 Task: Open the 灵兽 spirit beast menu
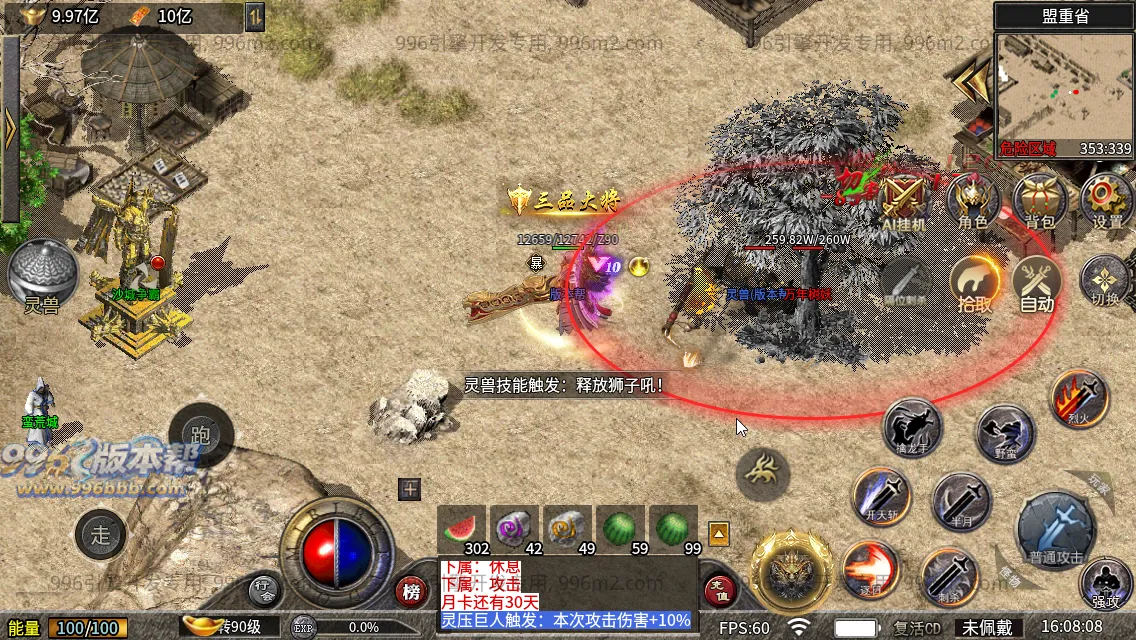pos(43,276)
